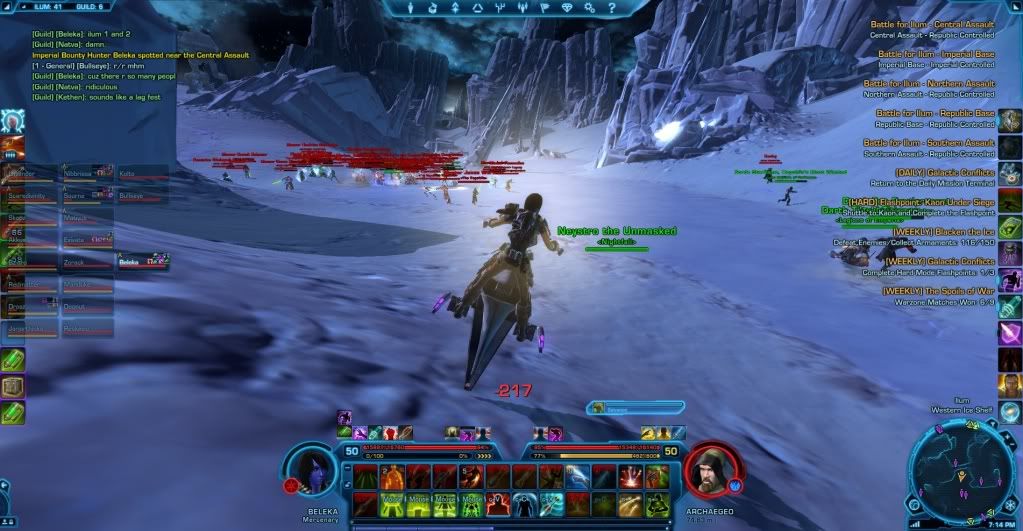
Task: Click Archaegeo's target portrait
Action: (x=711, y=469)
